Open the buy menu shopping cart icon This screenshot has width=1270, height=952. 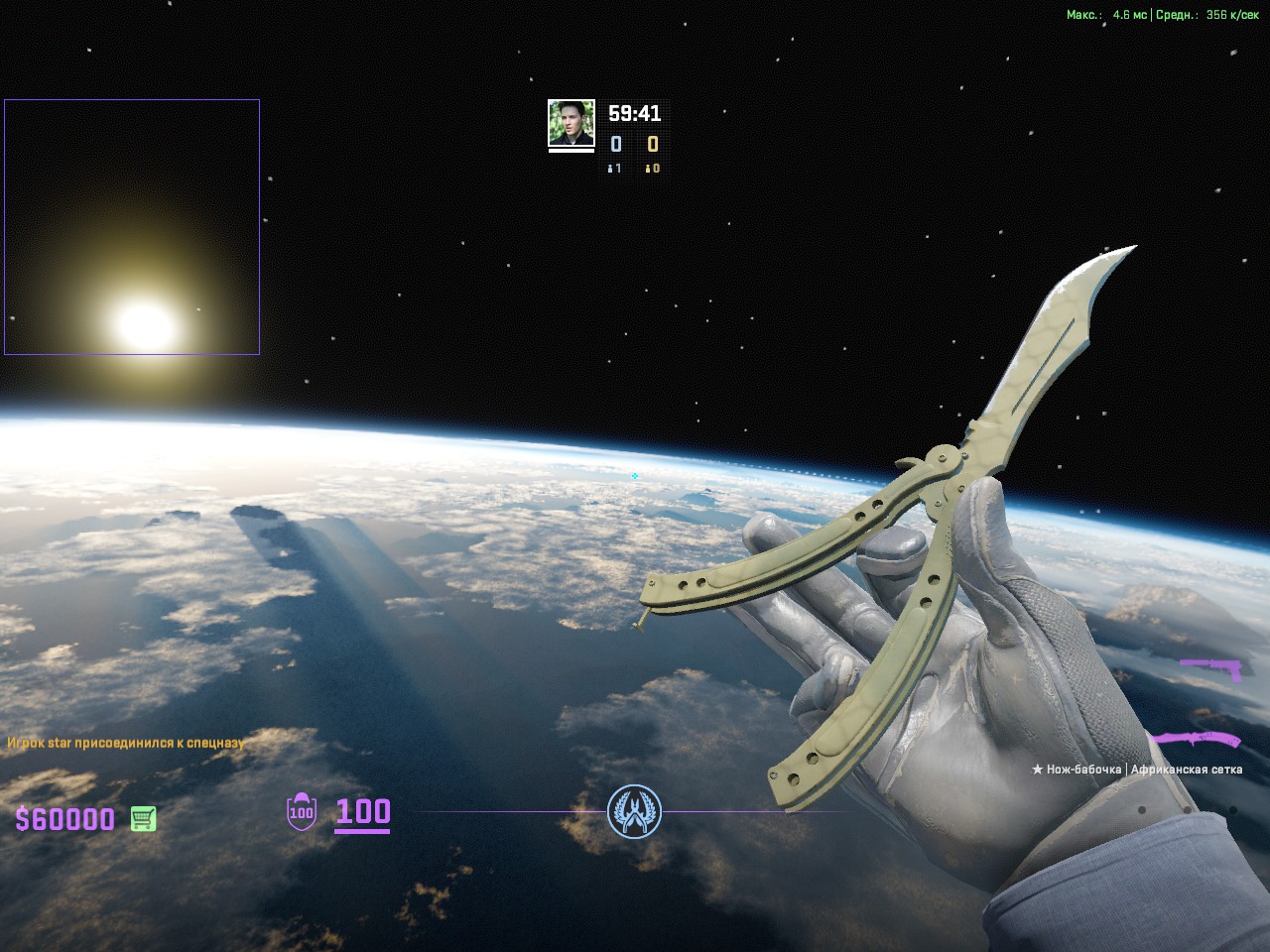(143, 819)
